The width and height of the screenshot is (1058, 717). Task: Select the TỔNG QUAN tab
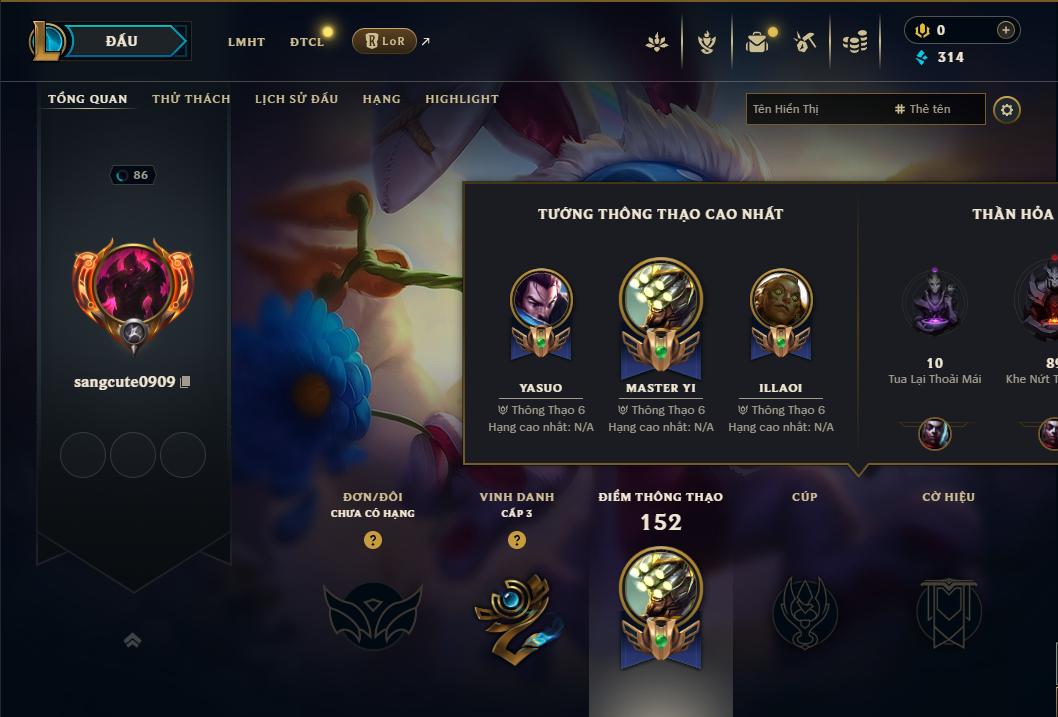pos(88,99)
